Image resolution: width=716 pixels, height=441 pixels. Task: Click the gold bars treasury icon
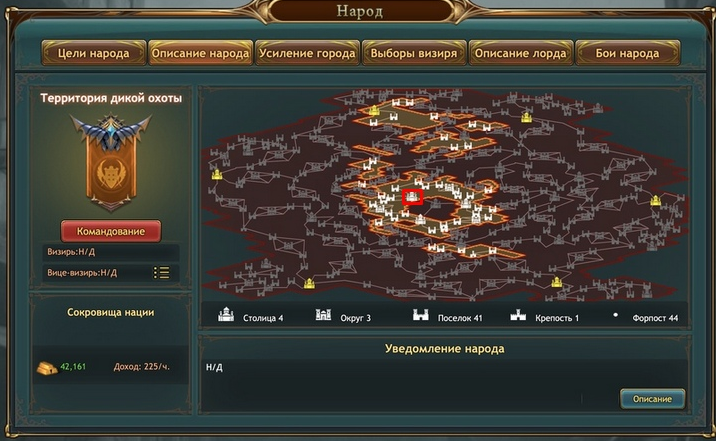48,366
